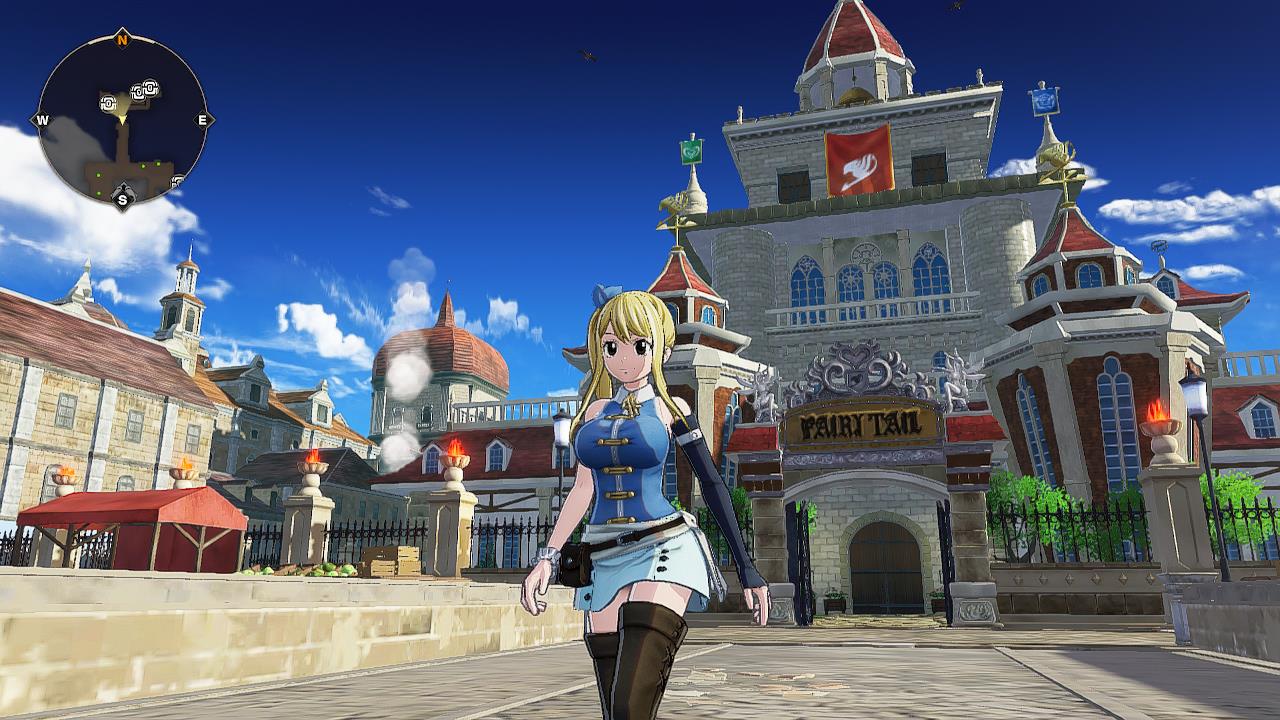Screen dimensions: 1280x720
Task: Click the north marker on the minimap
Action: pyautogui.click(x=122, y=39)
